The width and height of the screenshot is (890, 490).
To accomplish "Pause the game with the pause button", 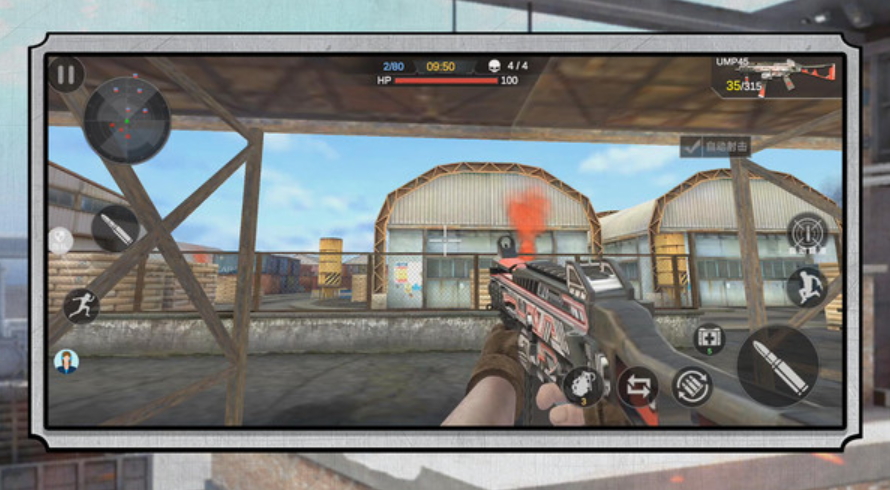I will click(x=66, y=74).
